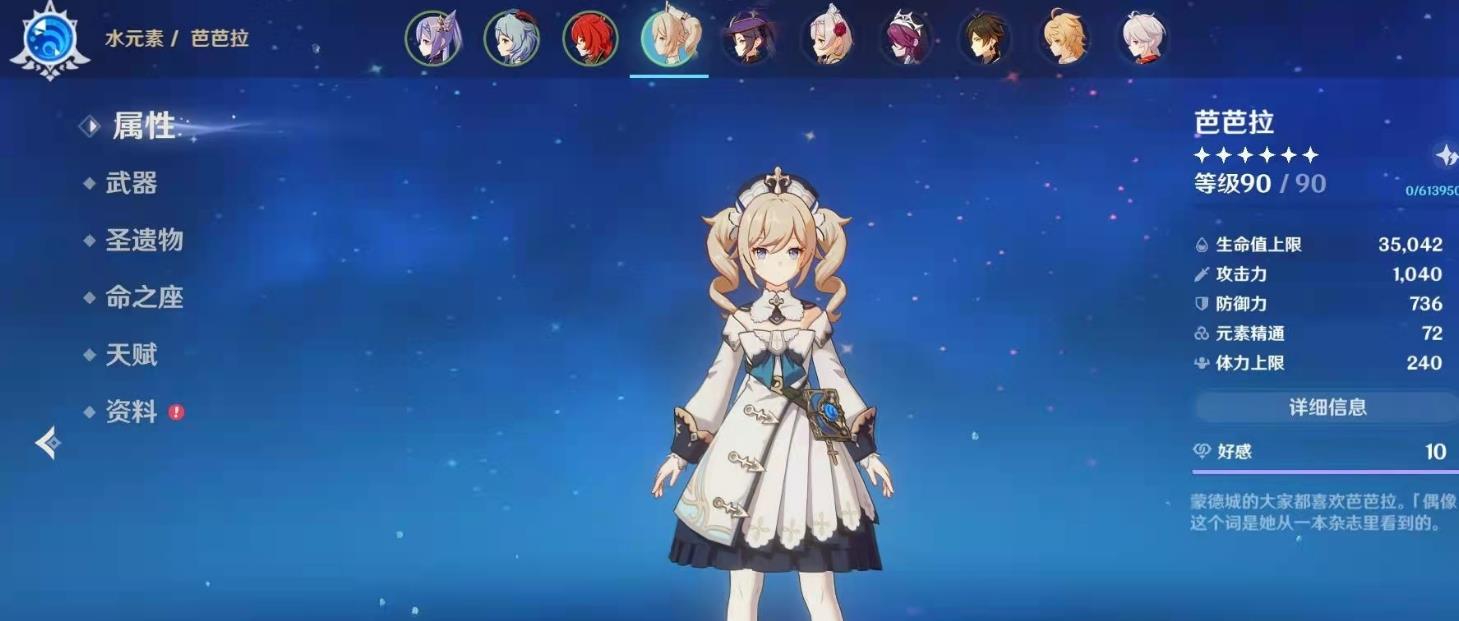Select Barbara's highlighted portrait

click(669, 39)
